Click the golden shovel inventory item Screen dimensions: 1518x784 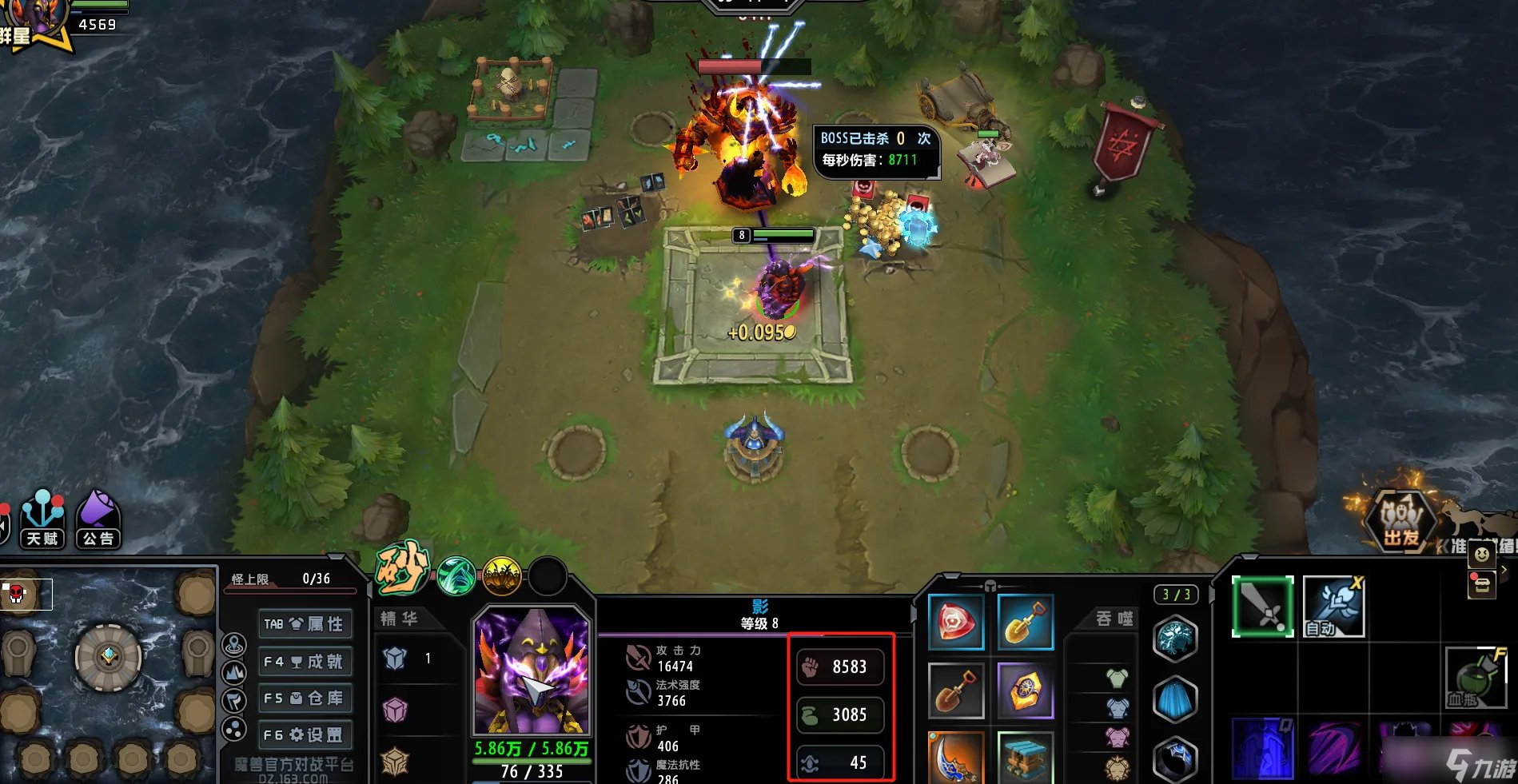coord(1026,623)
